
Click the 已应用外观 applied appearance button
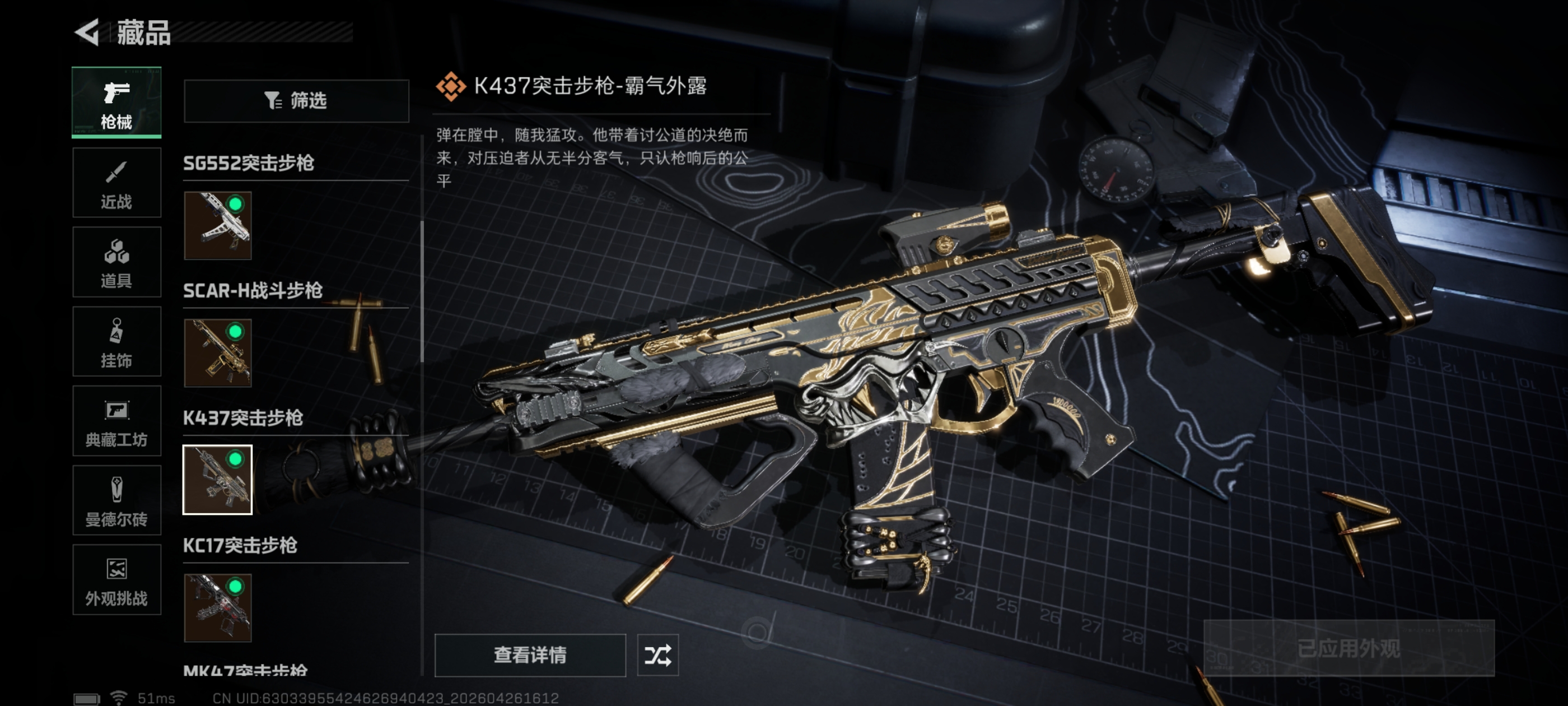(x=1349, y=648)
